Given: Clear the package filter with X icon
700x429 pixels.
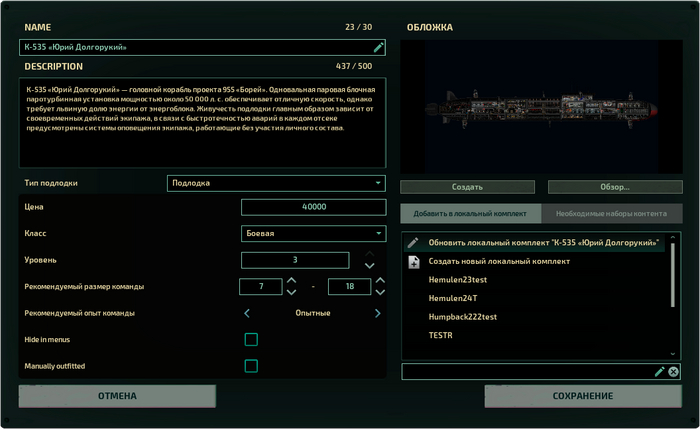Looking at the screenshot, I should tap(674, 372).
